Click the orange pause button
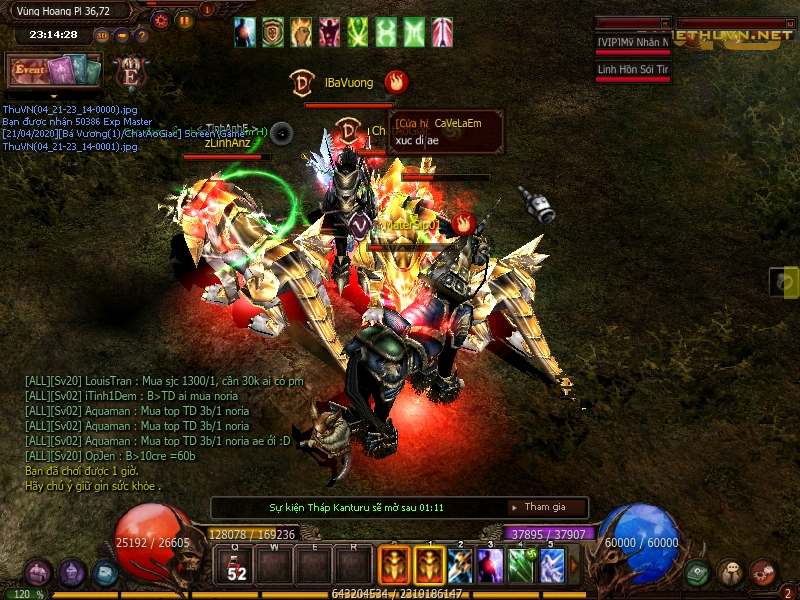 point(185,19)
